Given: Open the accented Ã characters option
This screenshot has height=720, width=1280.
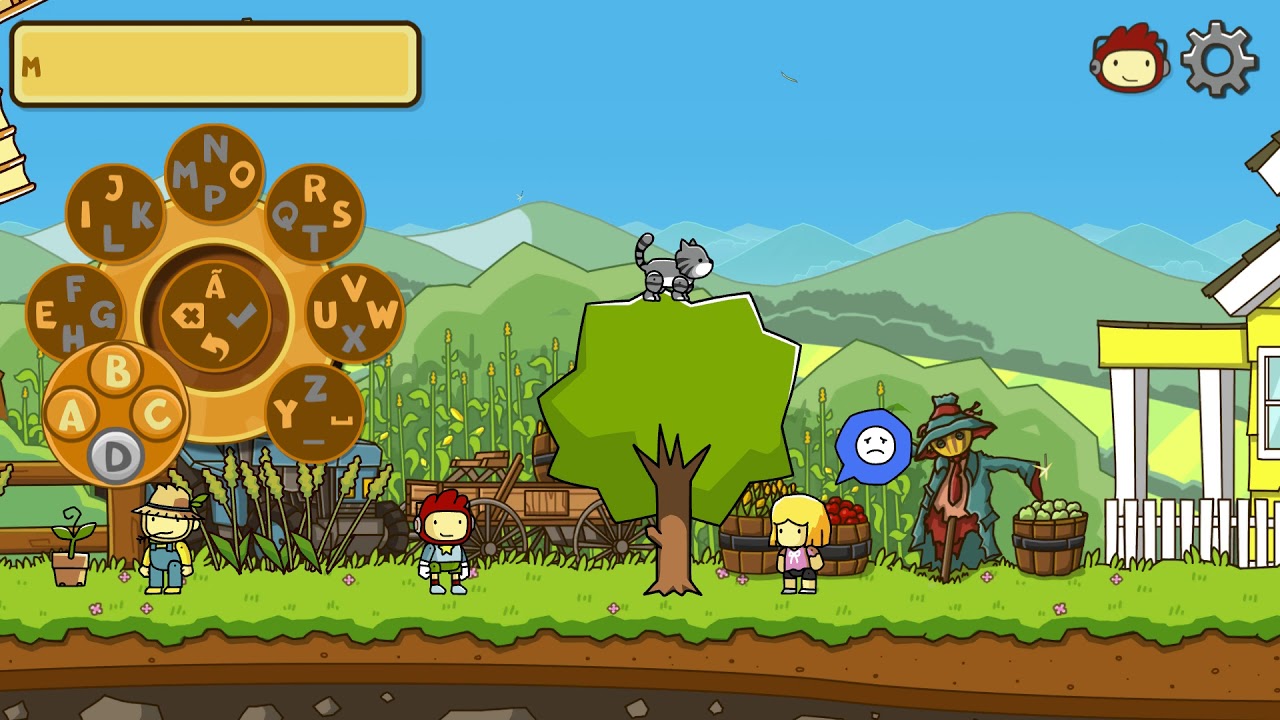Looking at the screenshot, I should pos(215,287).
